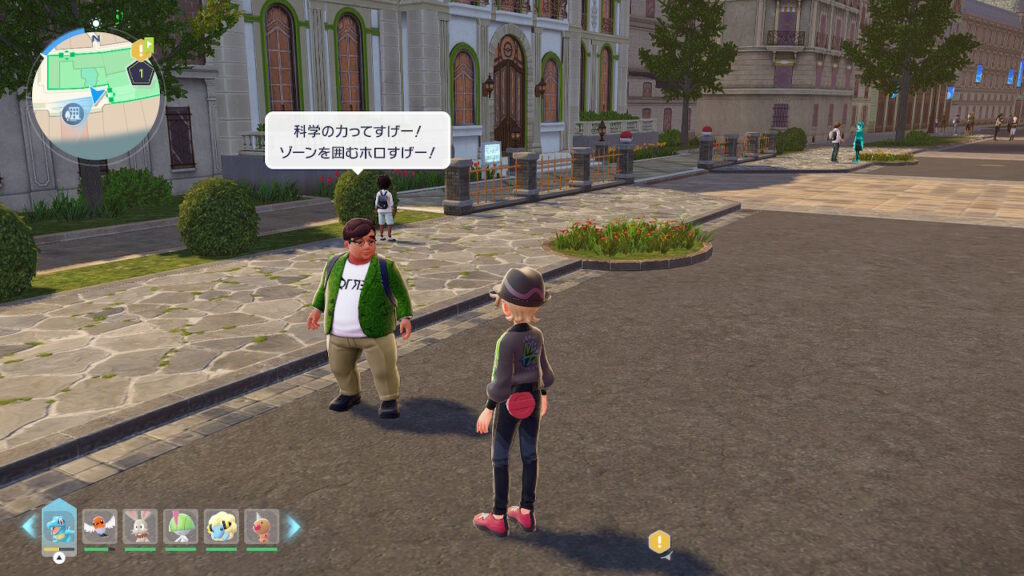The image size is (1024, 576).
Task: Click the left arrow beside the party bar
Action: 28,526
